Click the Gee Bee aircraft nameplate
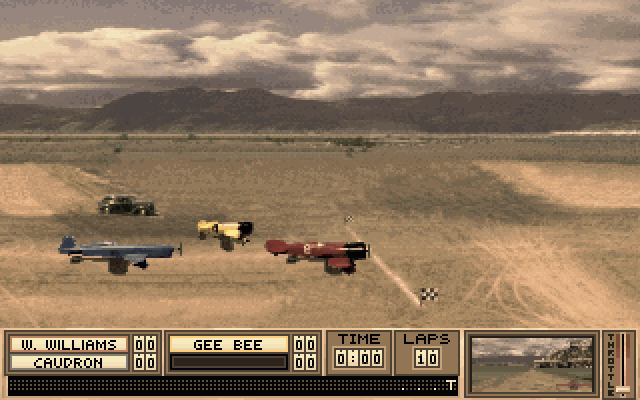 [228, 344]
